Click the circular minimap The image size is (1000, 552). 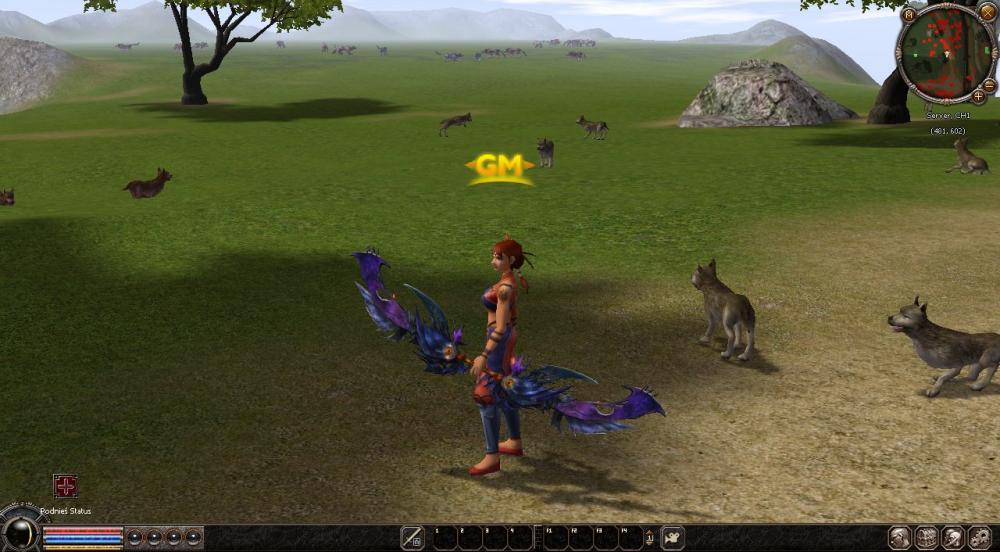click(x=945, y=52)
